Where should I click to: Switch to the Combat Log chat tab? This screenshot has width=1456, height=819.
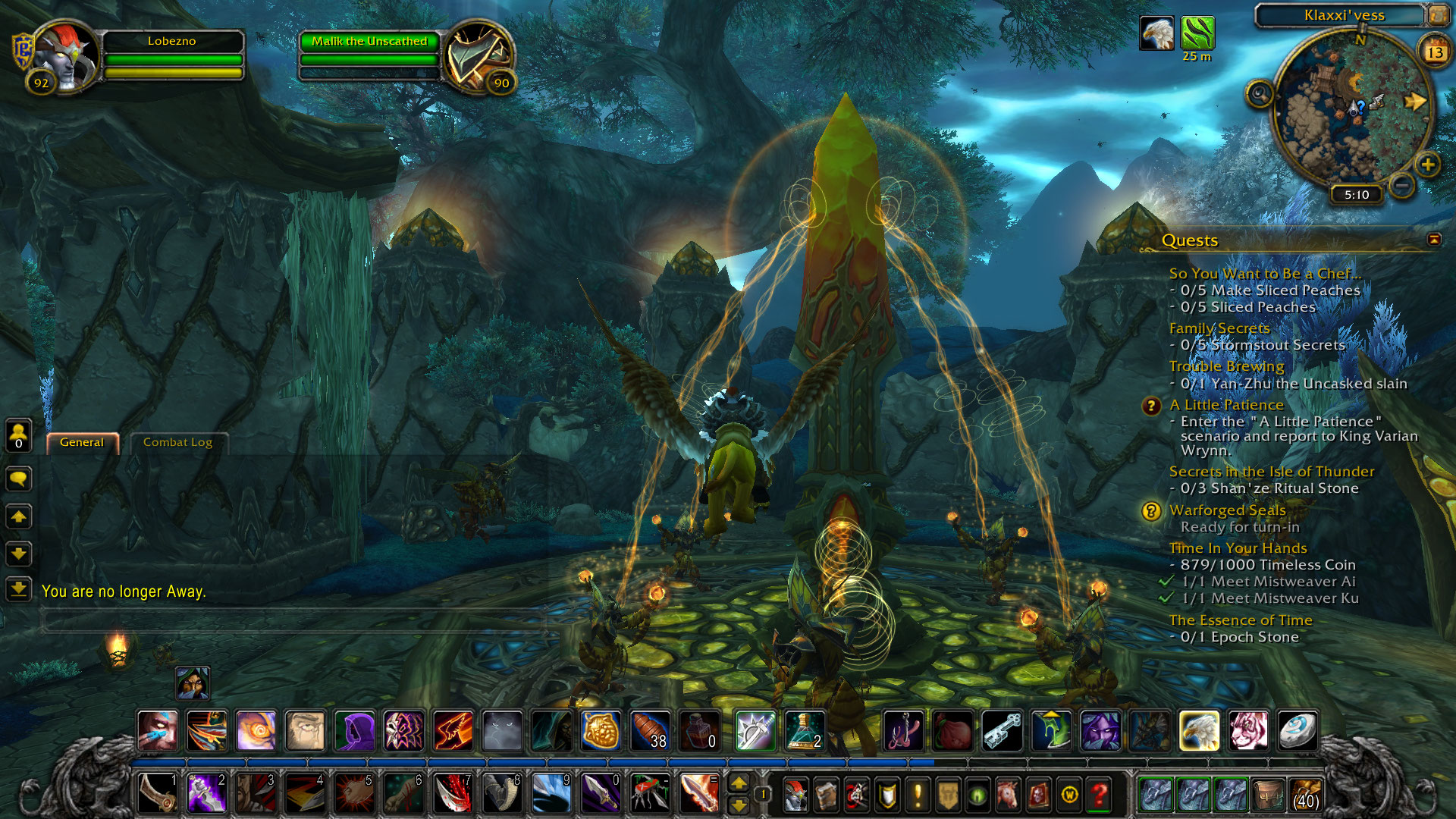click(x=177, y=442)
